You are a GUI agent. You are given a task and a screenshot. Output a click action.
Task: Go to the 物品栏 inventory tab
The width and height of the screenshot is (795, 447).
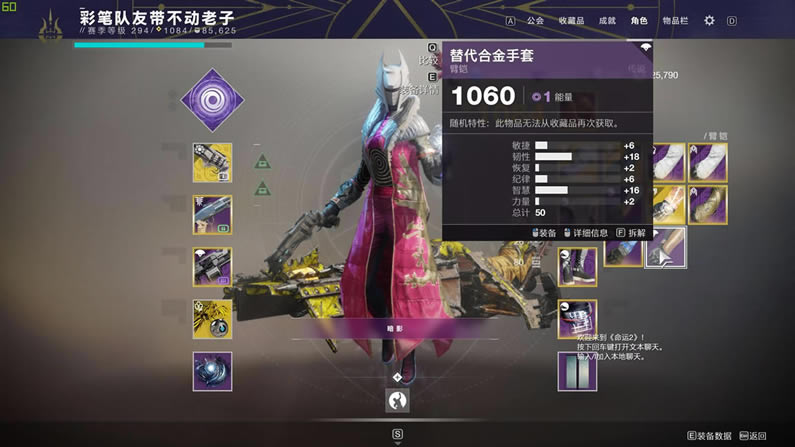677,20
